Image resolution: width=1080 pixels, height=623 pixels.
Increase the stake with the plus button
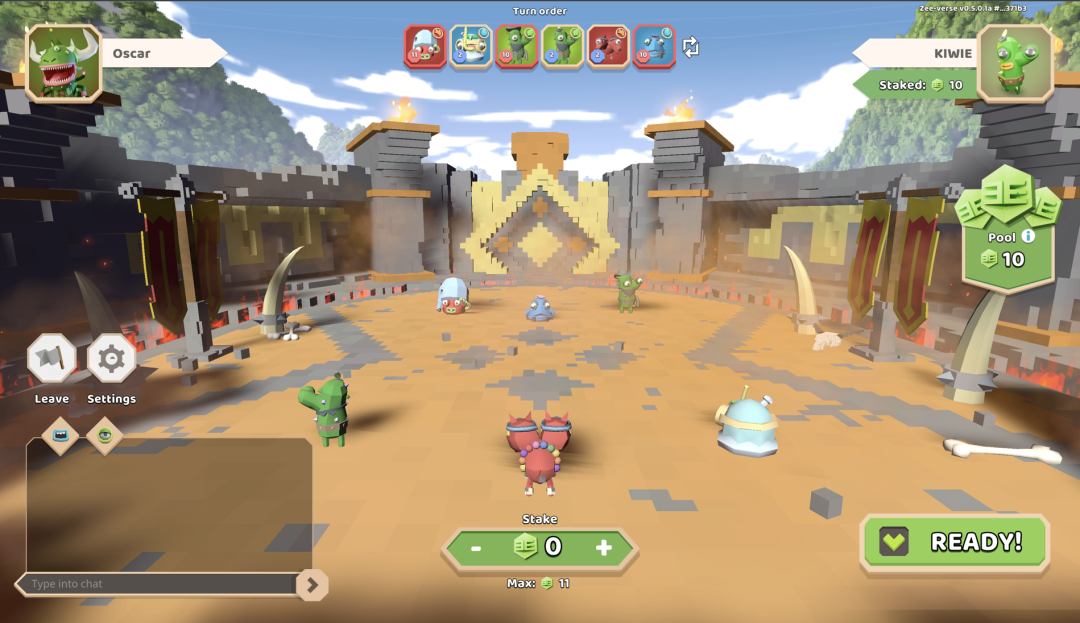603,547
